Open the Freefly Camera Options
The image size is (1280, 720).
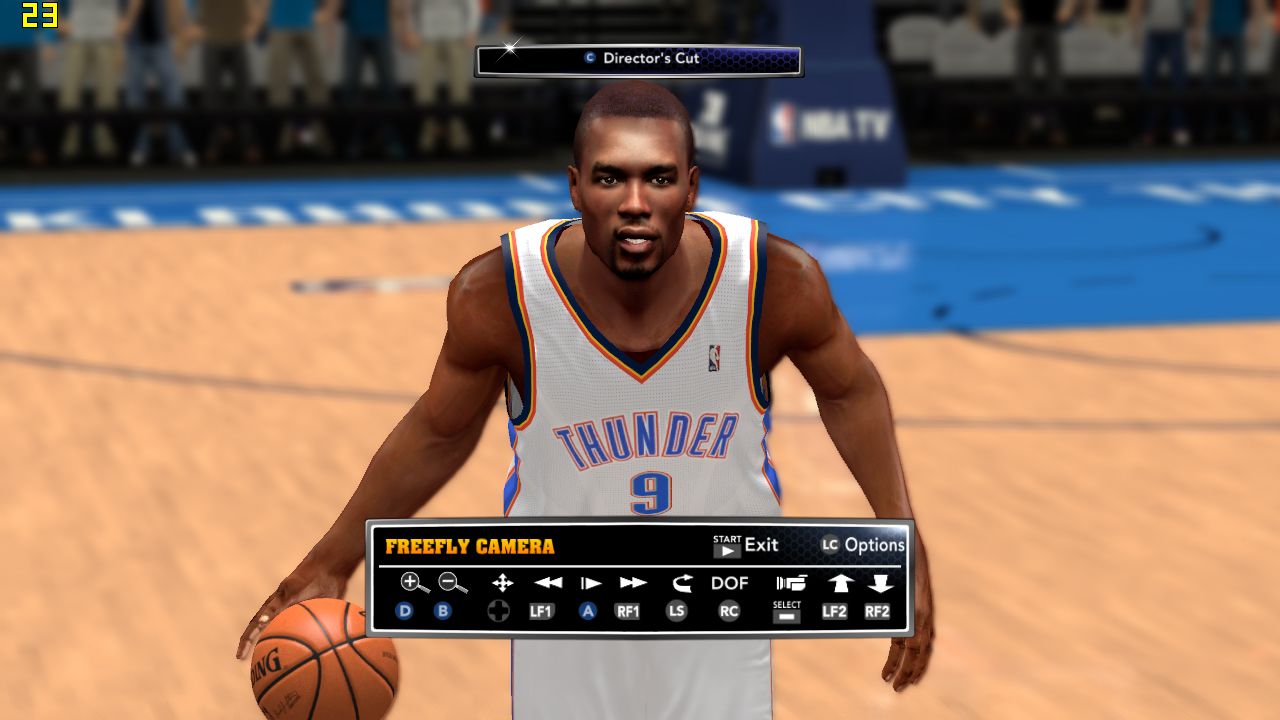click(x=862, y=545)
